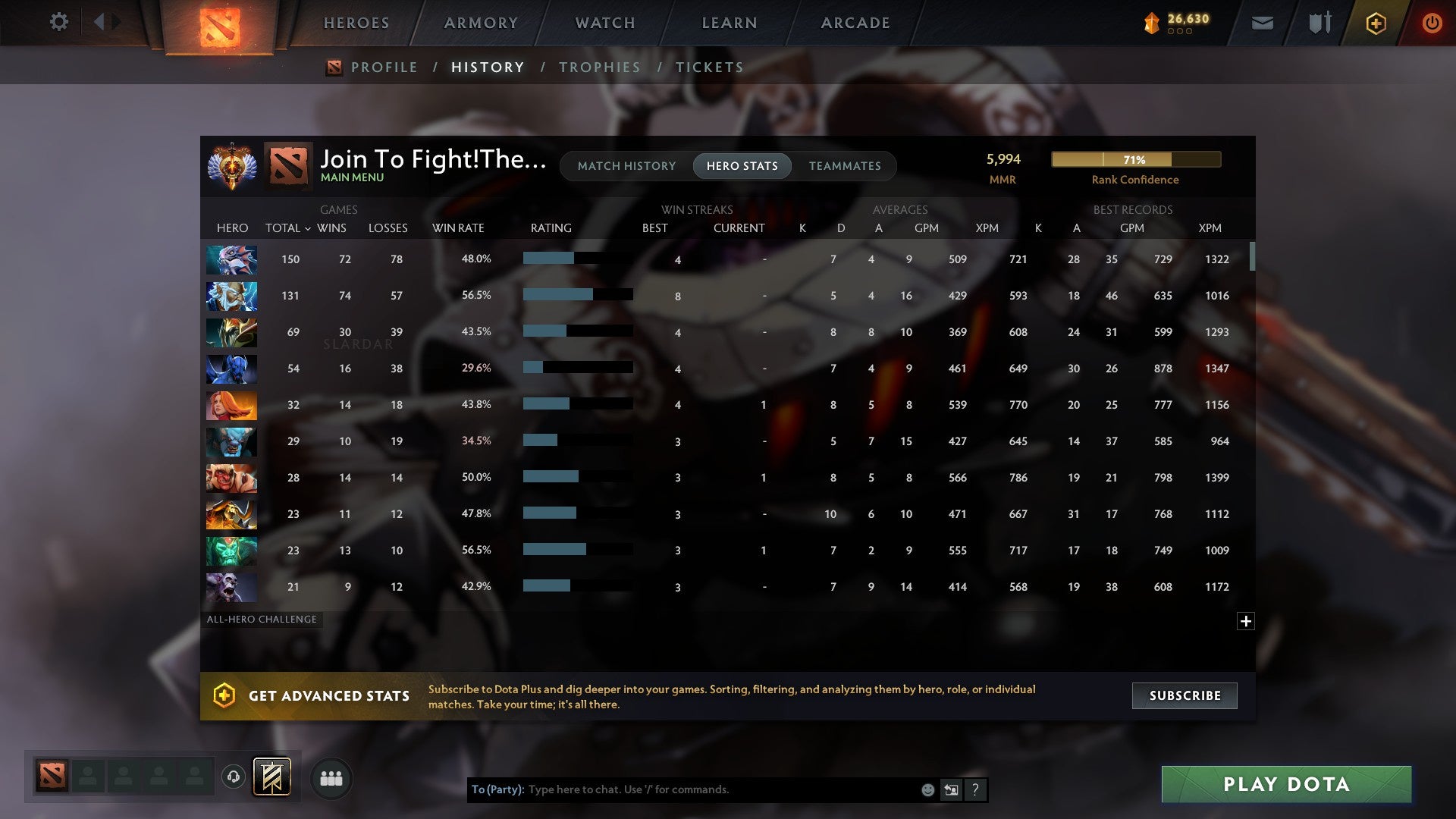Image resolution: width=1456 pixels, height=819 pixels.
Task: Expand stats with the plus icon
Action: 1246,620
